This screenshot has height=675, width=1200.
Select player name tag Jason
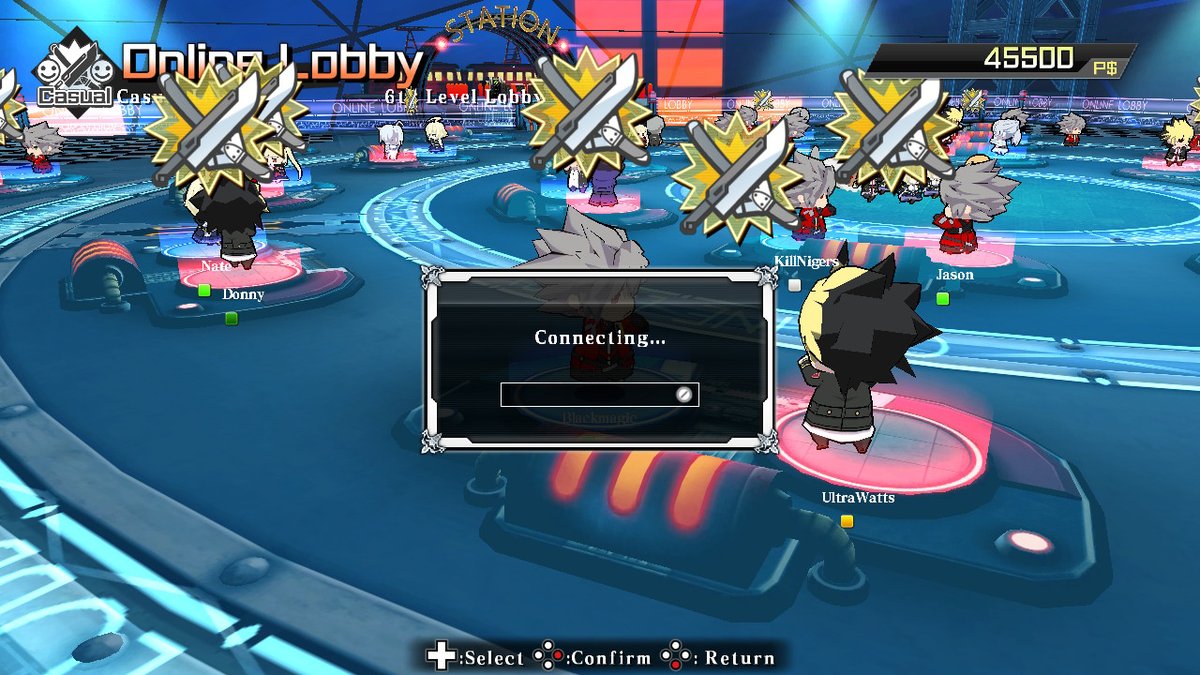point(954,274)
